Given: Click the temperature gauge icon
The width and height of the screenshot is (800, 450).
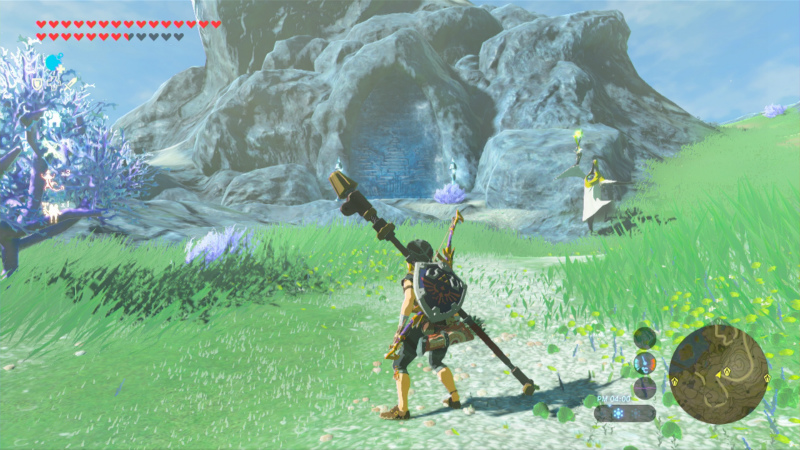Looking at the screenshot, I should tap(645, 363).
